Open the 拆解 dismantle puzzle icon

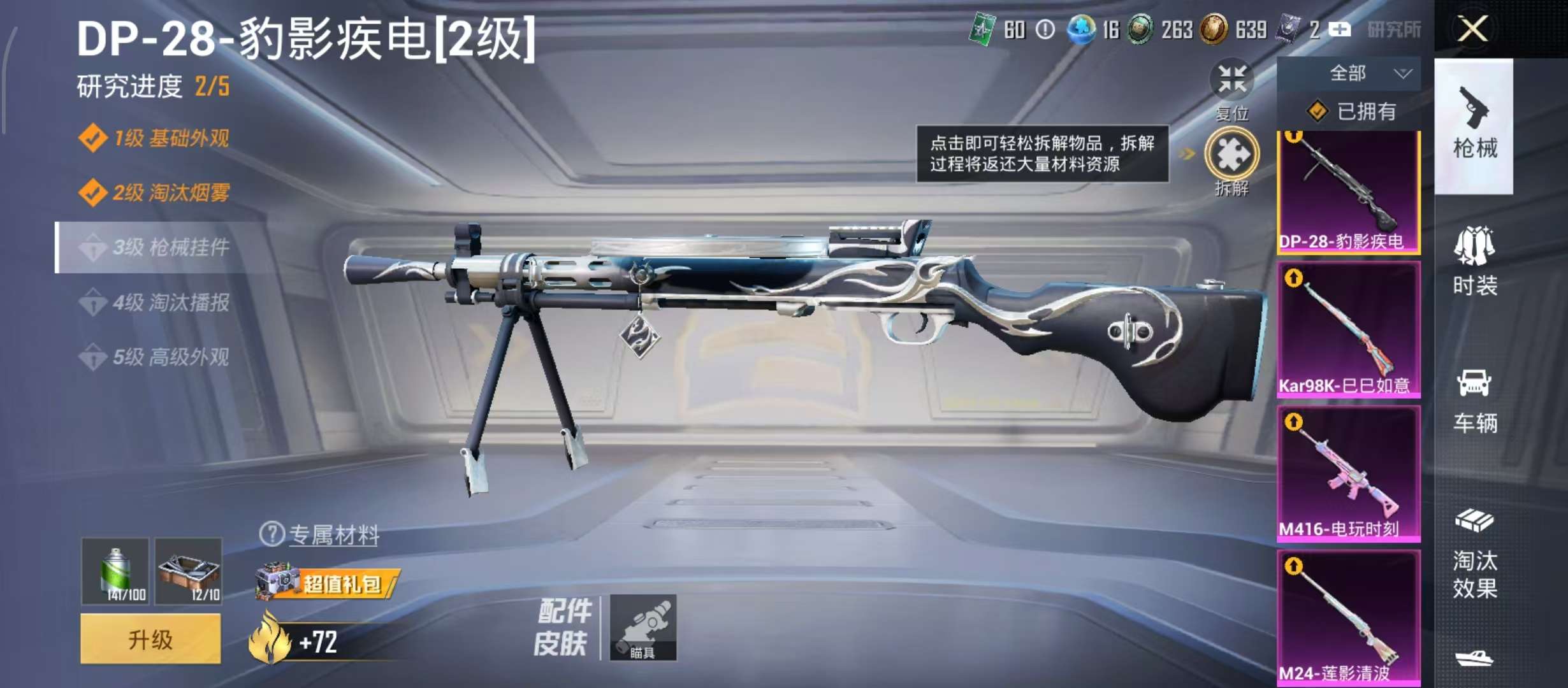point(1231,154)
